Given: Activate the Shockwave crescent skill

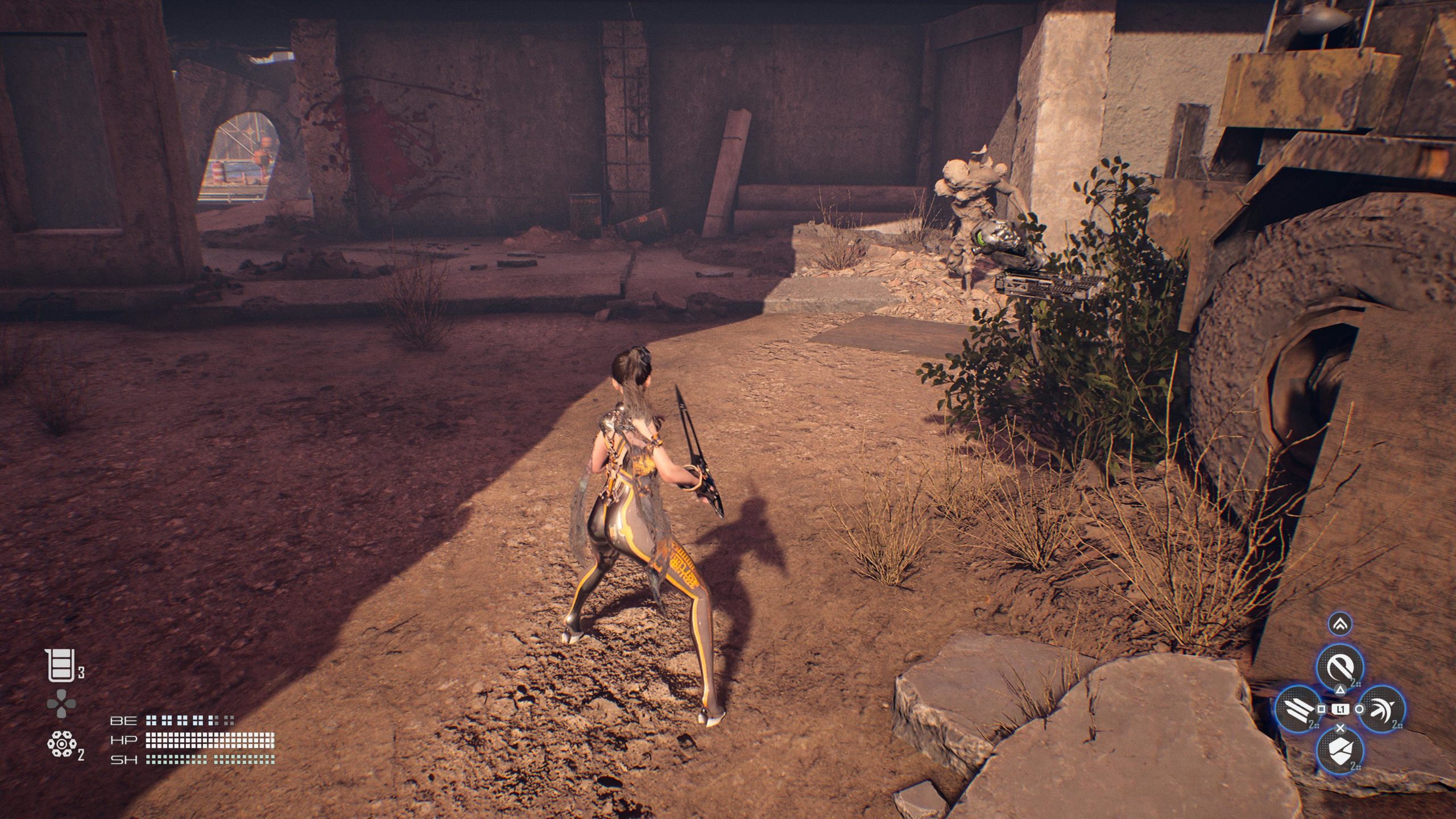Looking at the screenshot, I should [x=1381, y=709].
